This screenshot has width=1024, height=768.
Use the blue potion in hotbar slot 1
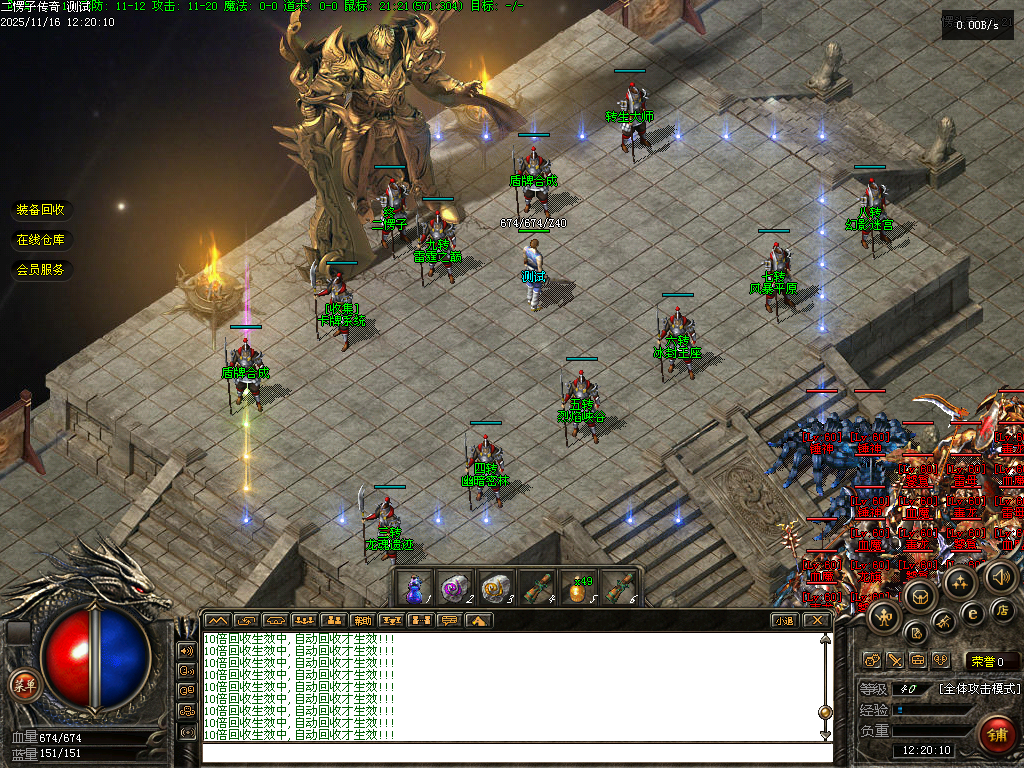pos(414,588)
